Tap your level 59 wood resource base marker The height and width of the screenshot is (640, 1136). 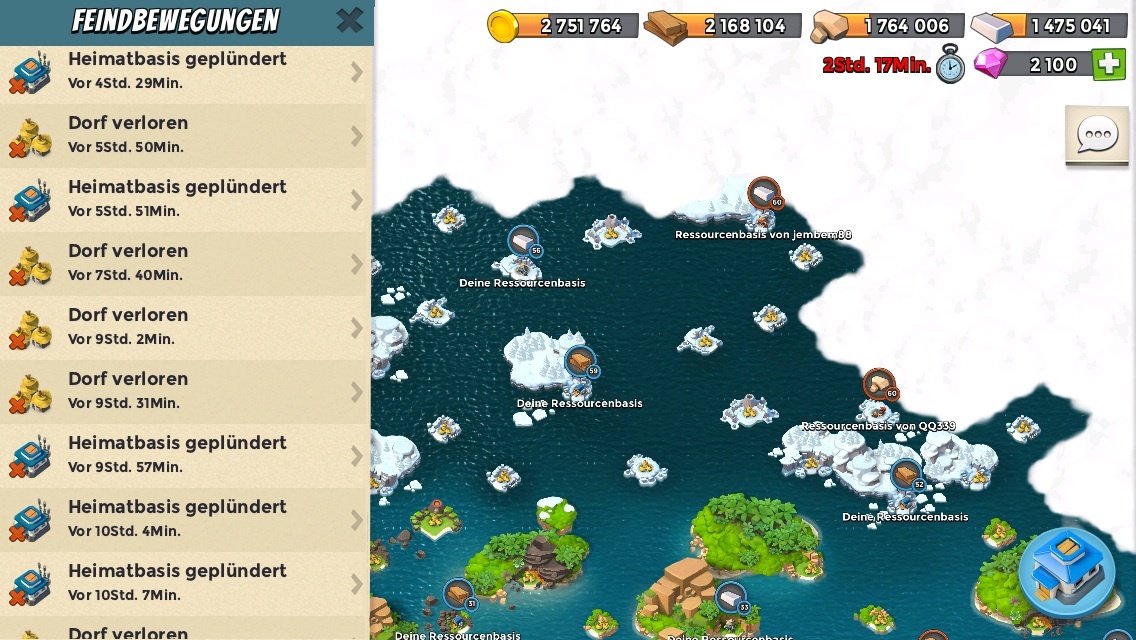(x=580, y=362)
